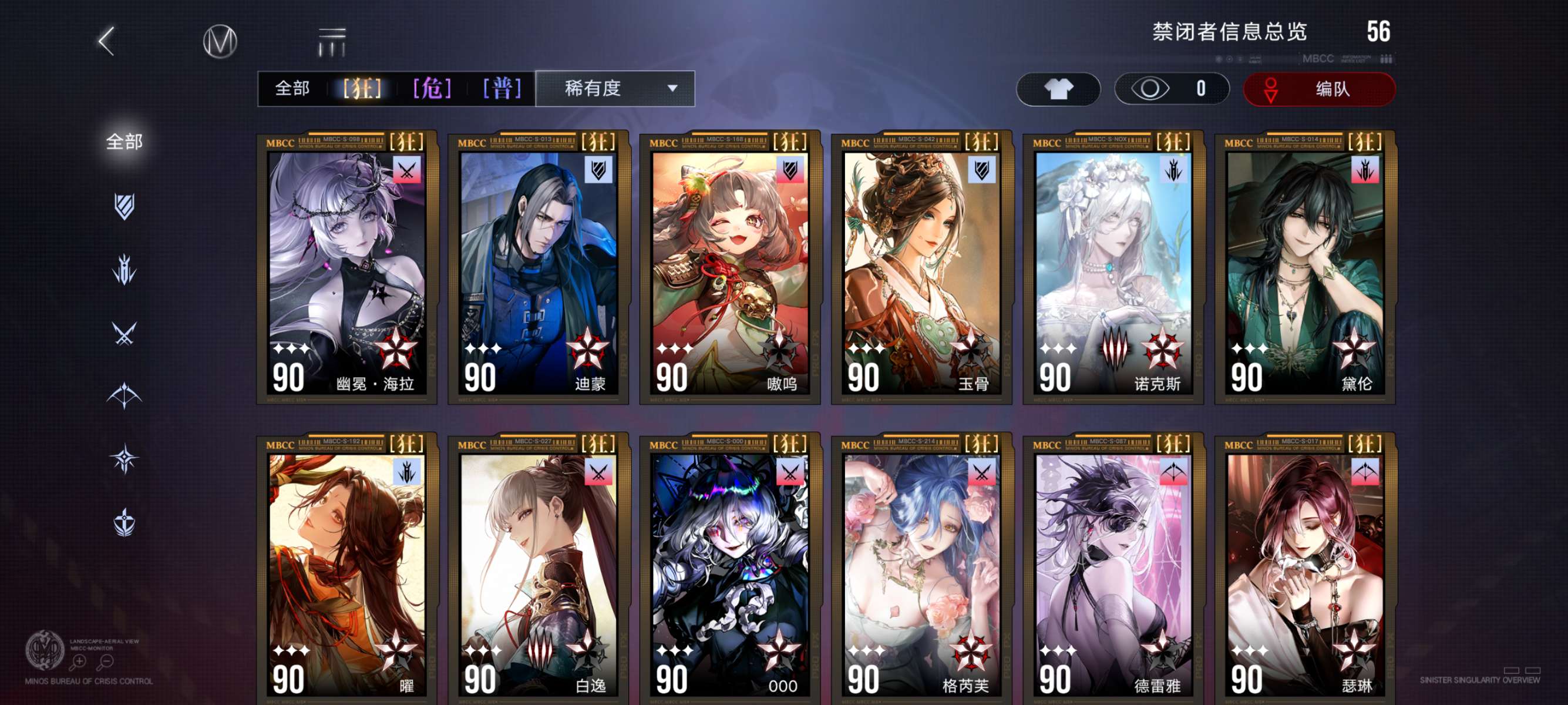
Task: Choose the 瑟琳 character card
Action: point(1305,569)
